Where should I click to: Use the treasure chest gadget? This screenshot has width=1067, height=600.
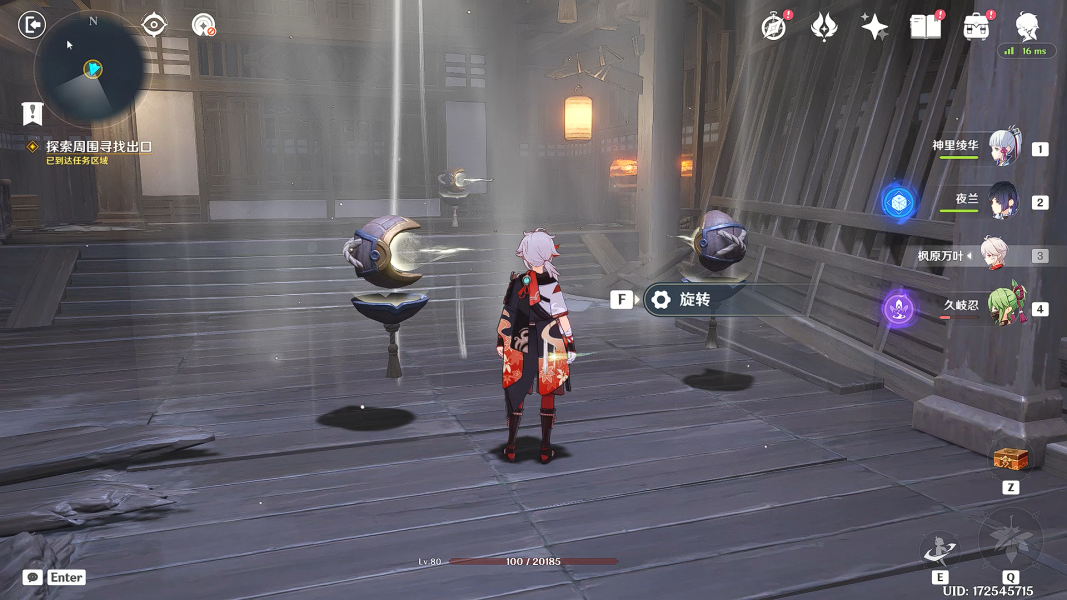click(x=1010, y=460)
